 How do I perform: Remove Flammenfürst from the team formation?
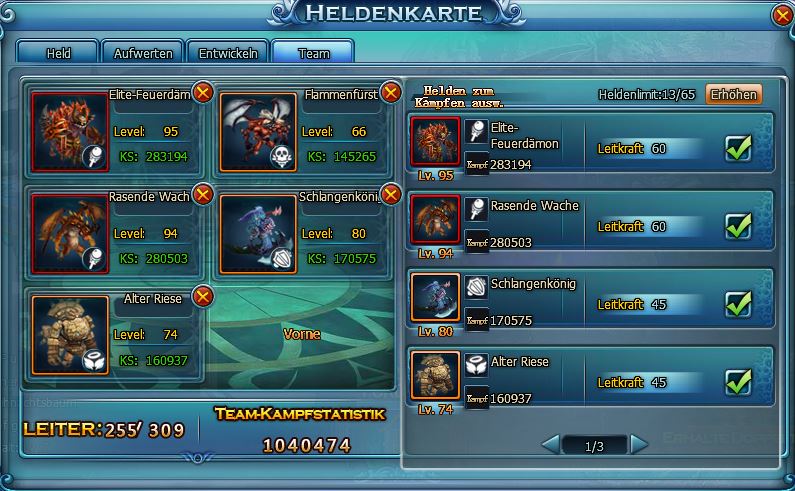pos(391,93)
